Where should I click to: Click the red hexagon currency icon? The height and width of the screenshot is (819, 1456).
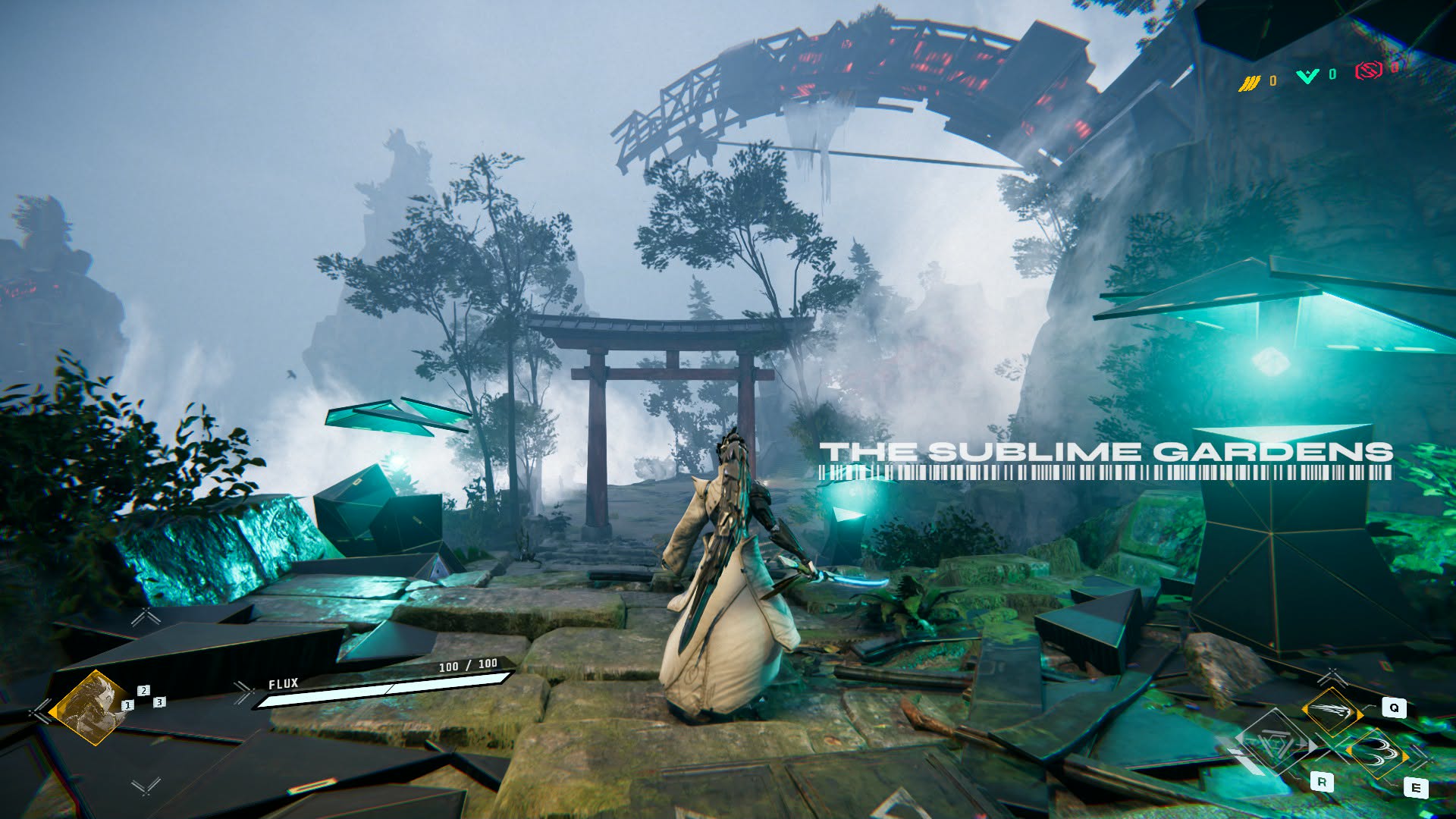coord(1368,71)
